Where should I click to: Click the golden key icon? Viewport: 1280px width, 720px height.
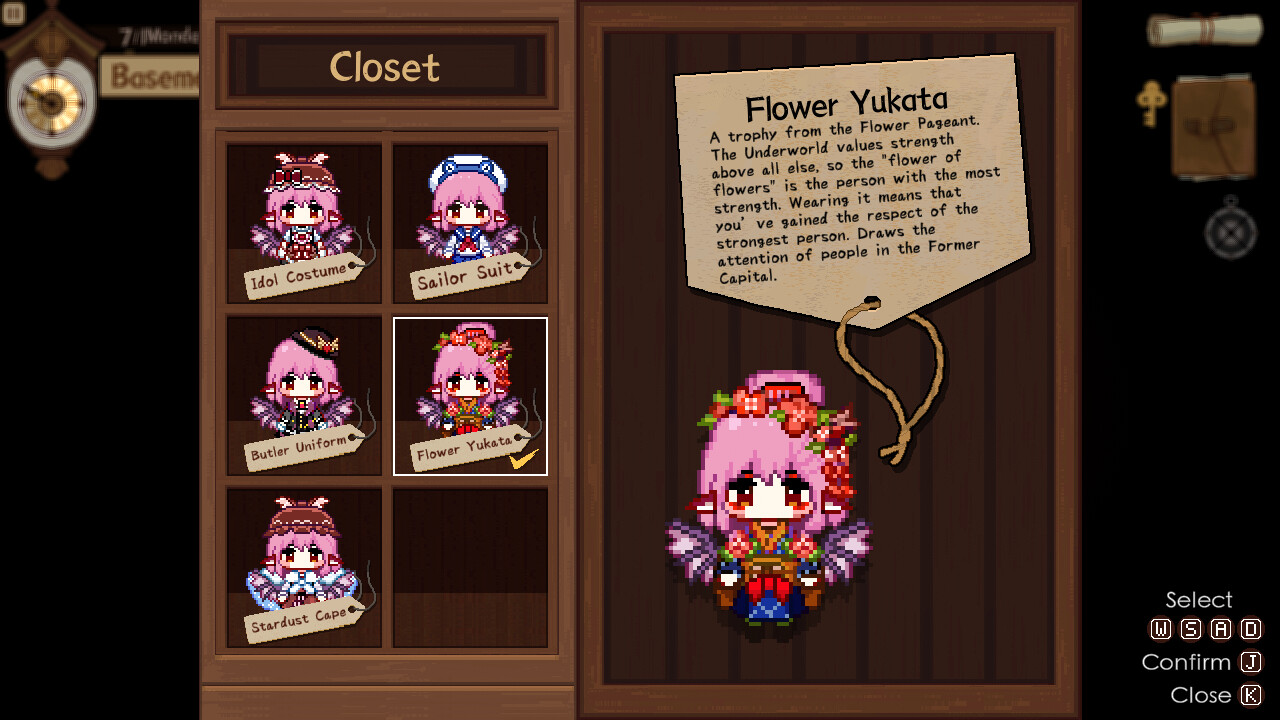[1152, 105]
